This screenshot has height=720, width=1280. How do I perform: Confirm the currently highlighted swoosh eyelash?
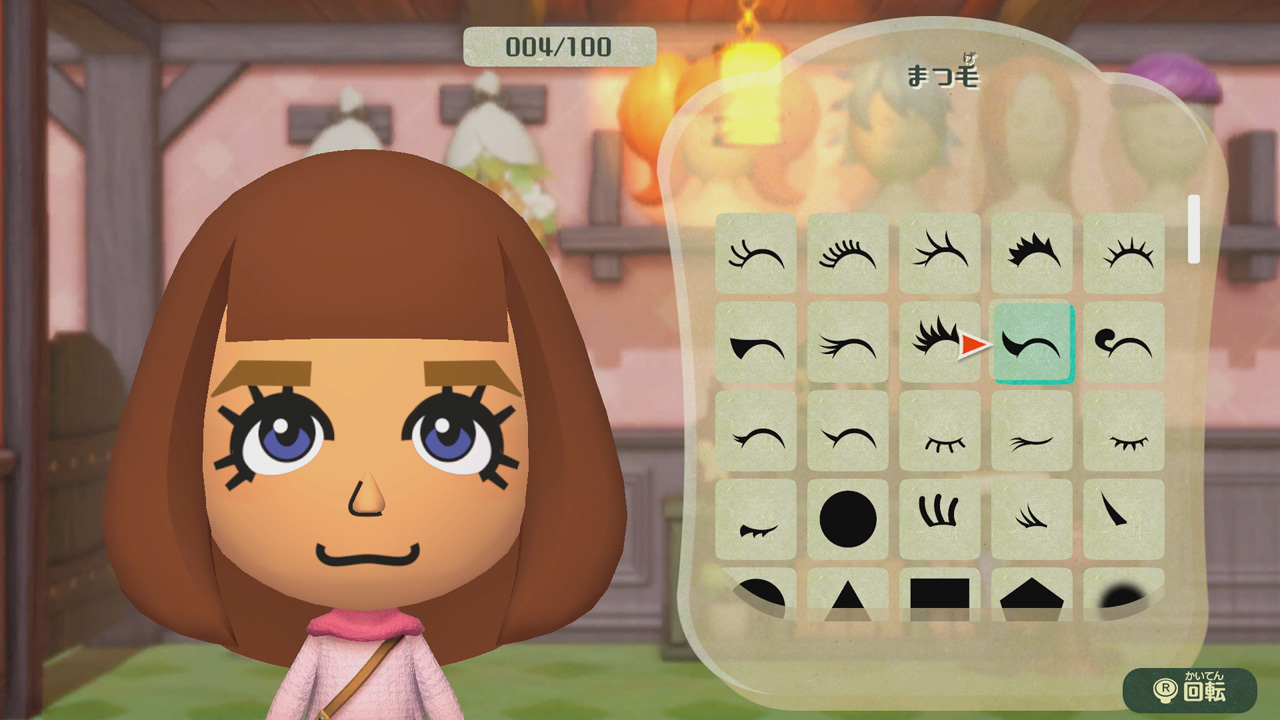pos(1032,344)
